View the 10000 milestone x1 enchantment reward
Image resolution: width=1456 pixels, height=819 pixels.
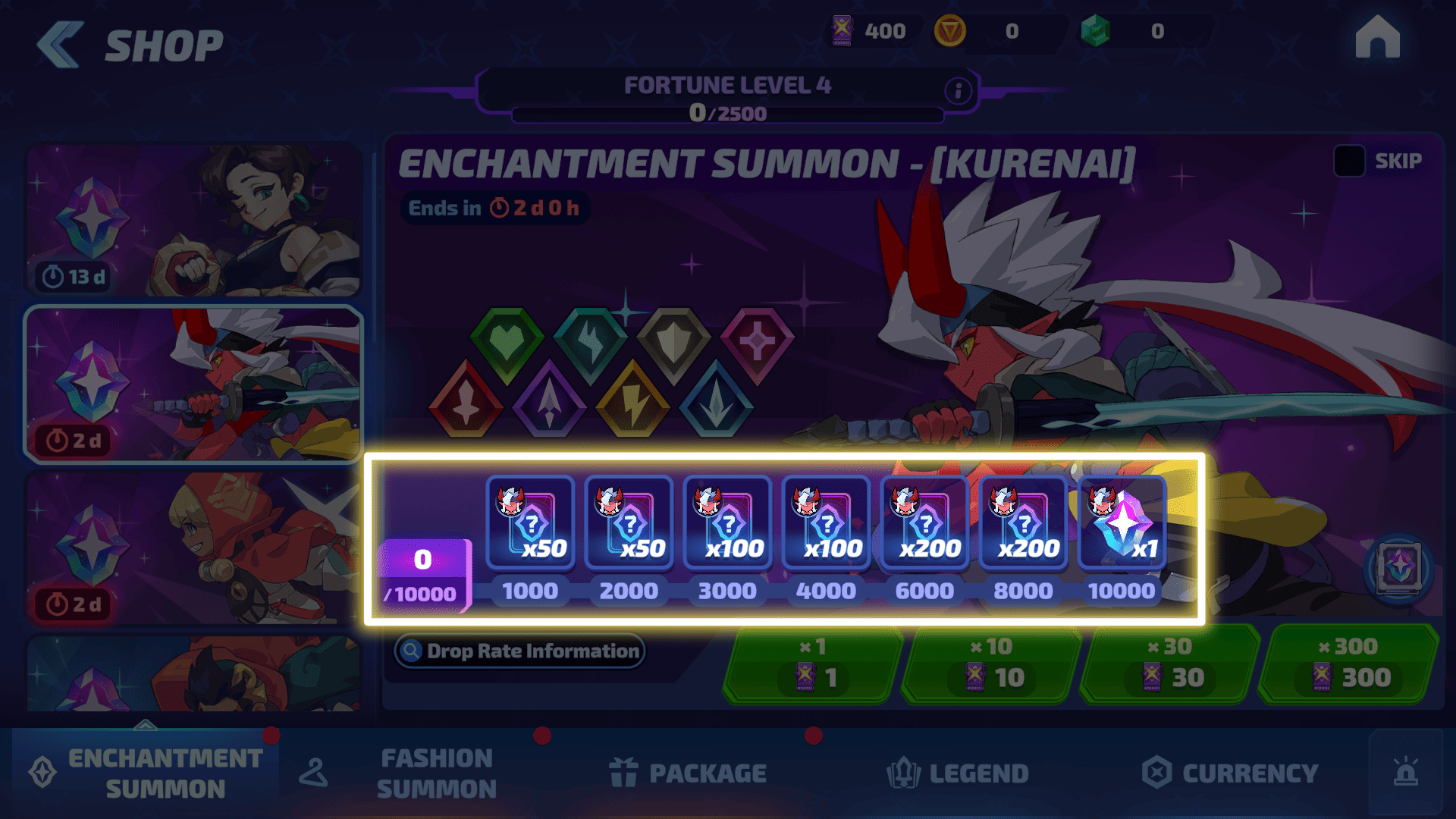(x=1122, y=523)
